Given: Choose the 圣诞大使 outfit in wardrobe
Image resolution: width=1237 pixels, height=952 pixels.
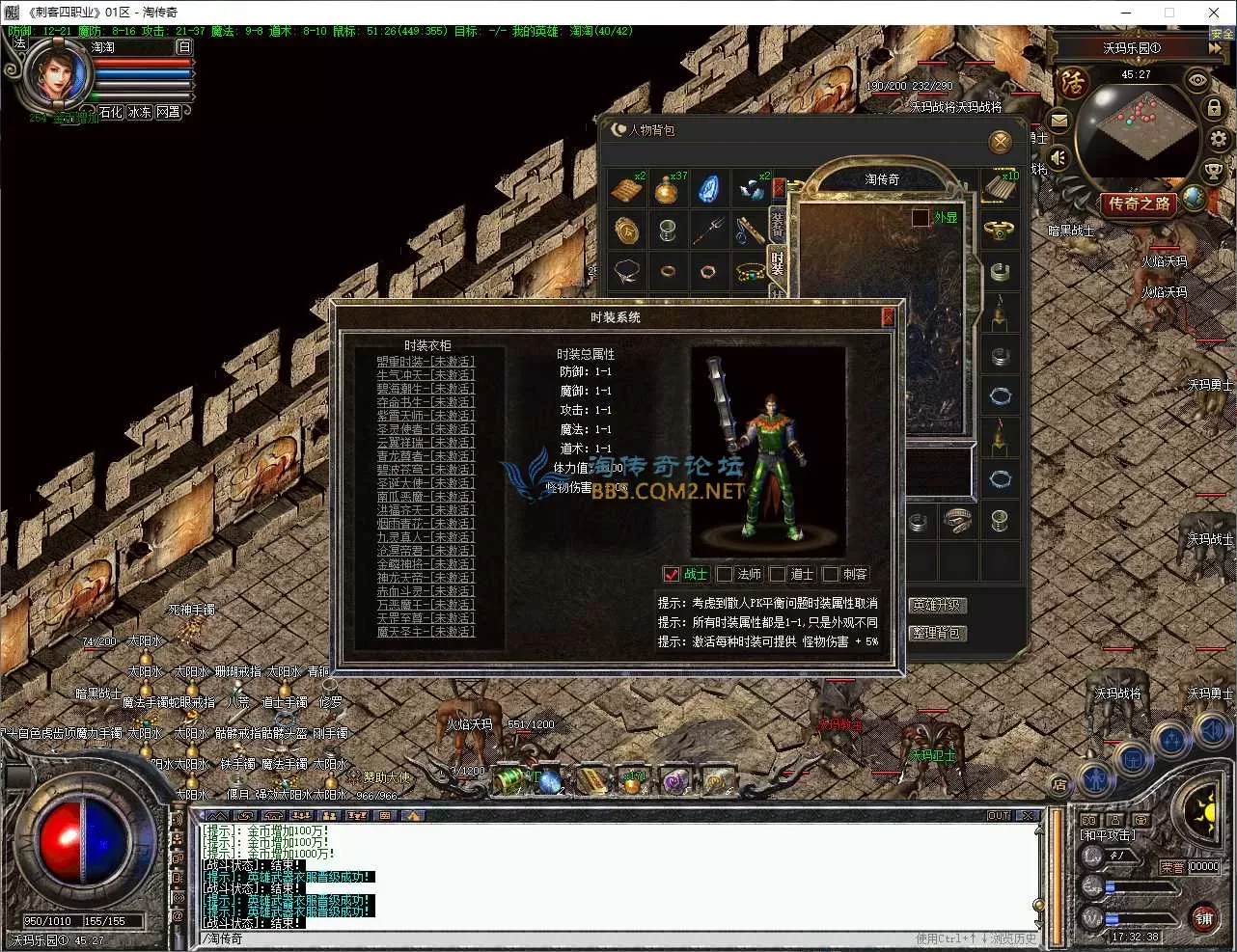Looking at the screenshot, I should 426,483.
